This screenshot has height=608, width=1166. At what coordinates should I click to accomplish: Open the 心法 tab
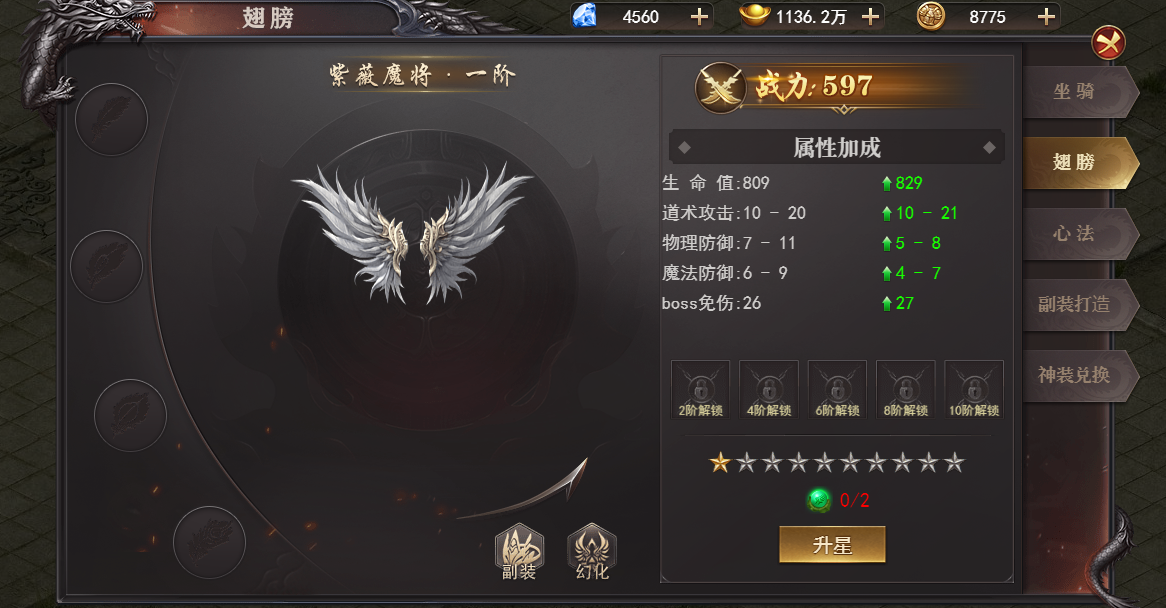point(1075,234)
